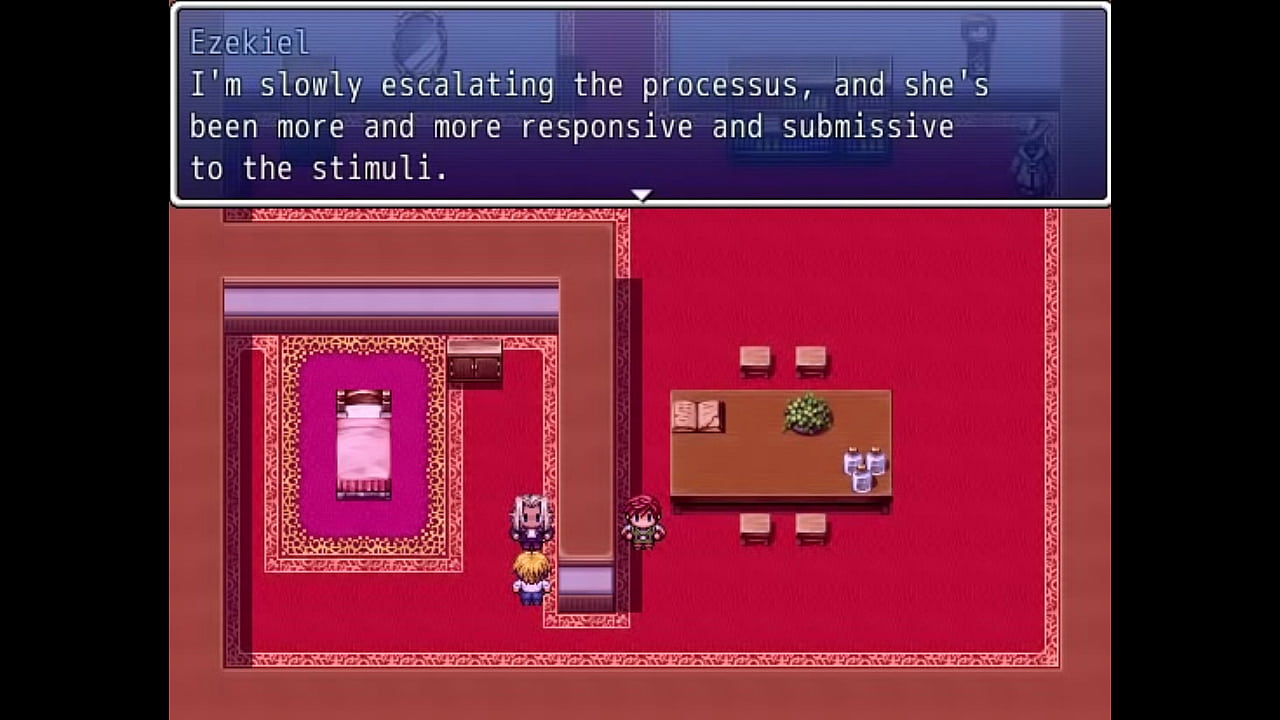Screen dimensions: 1280x720
Task: Select the bottom-right chair below the table
Action: point(808,527)
